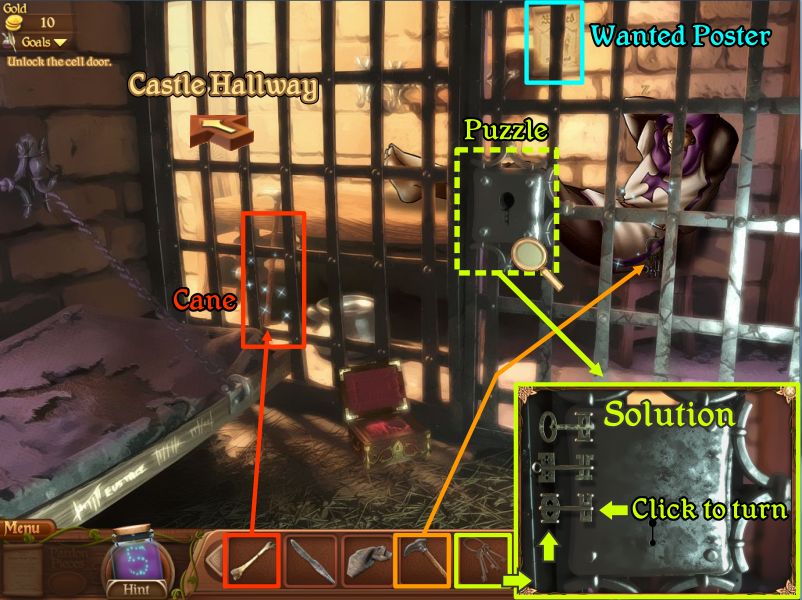Screen dimensions: 802x600
Task: Expand the Goals dropdown
Action: pyautogui.click(x=45, y=43)
